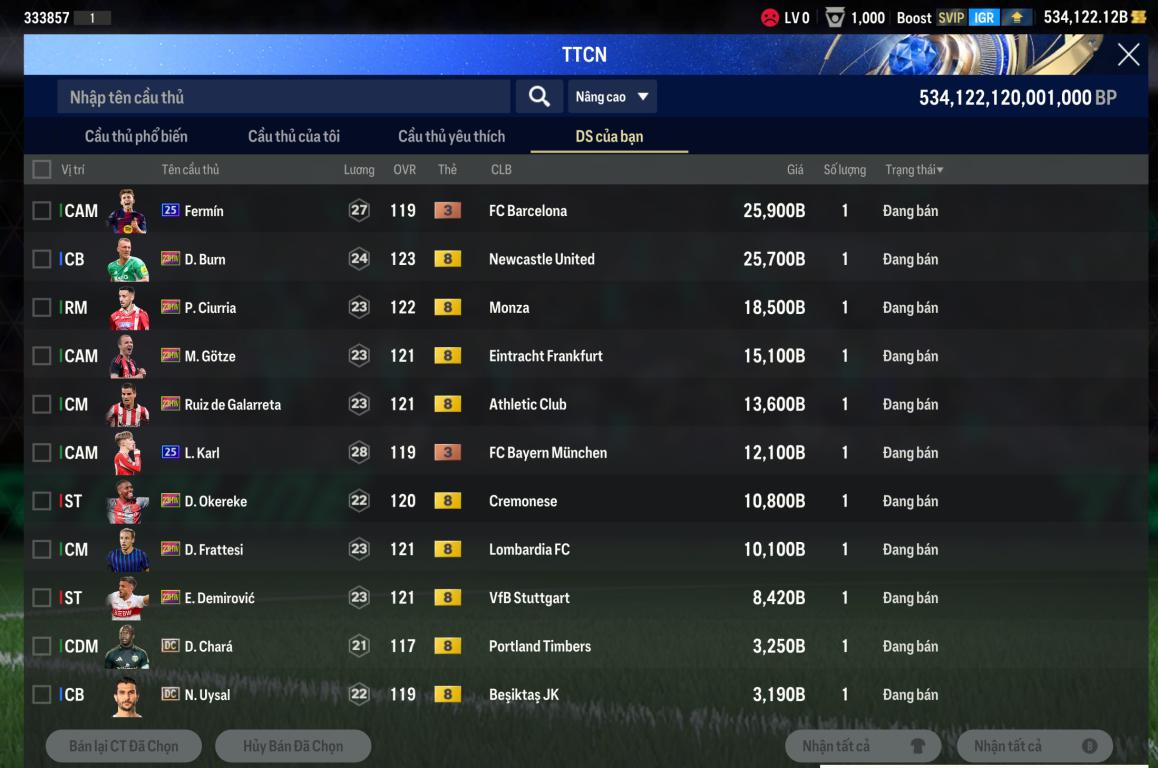This screenshot has width=1158, height=768.
Task: Select the M. Götze listing row
Action: point(500,356)
